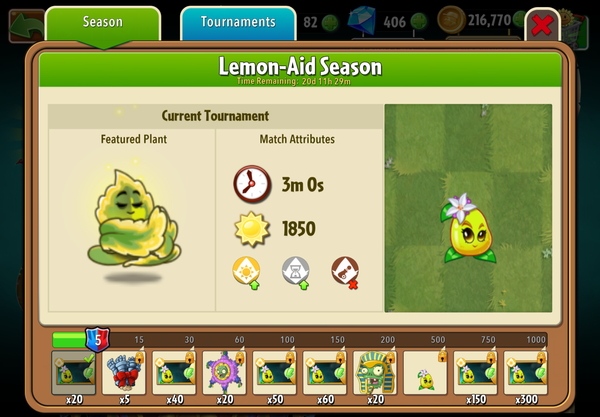Tap the hourglass match attribute icon

(295, 269)
